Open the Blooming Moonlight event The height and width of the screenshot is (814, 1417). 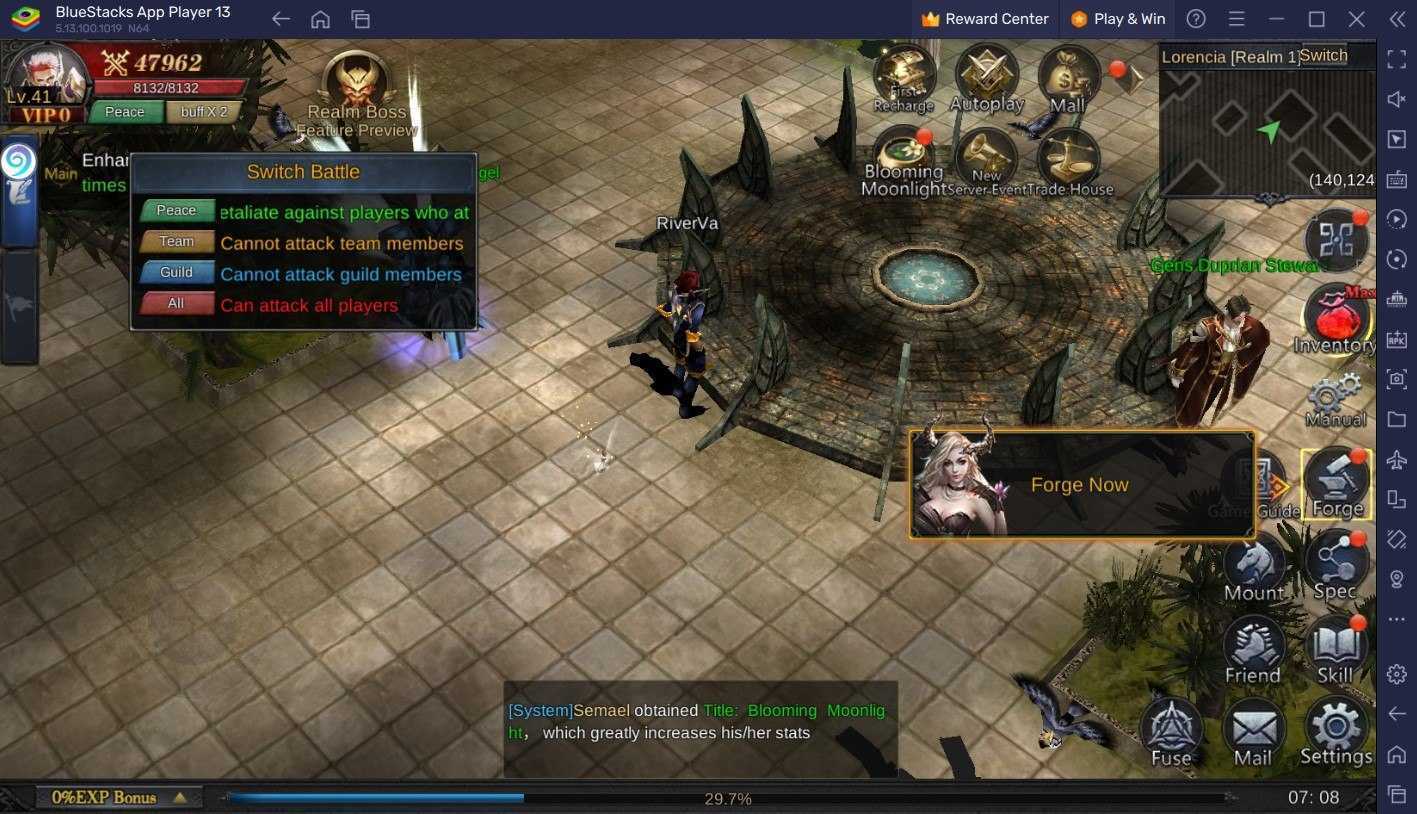904,162
